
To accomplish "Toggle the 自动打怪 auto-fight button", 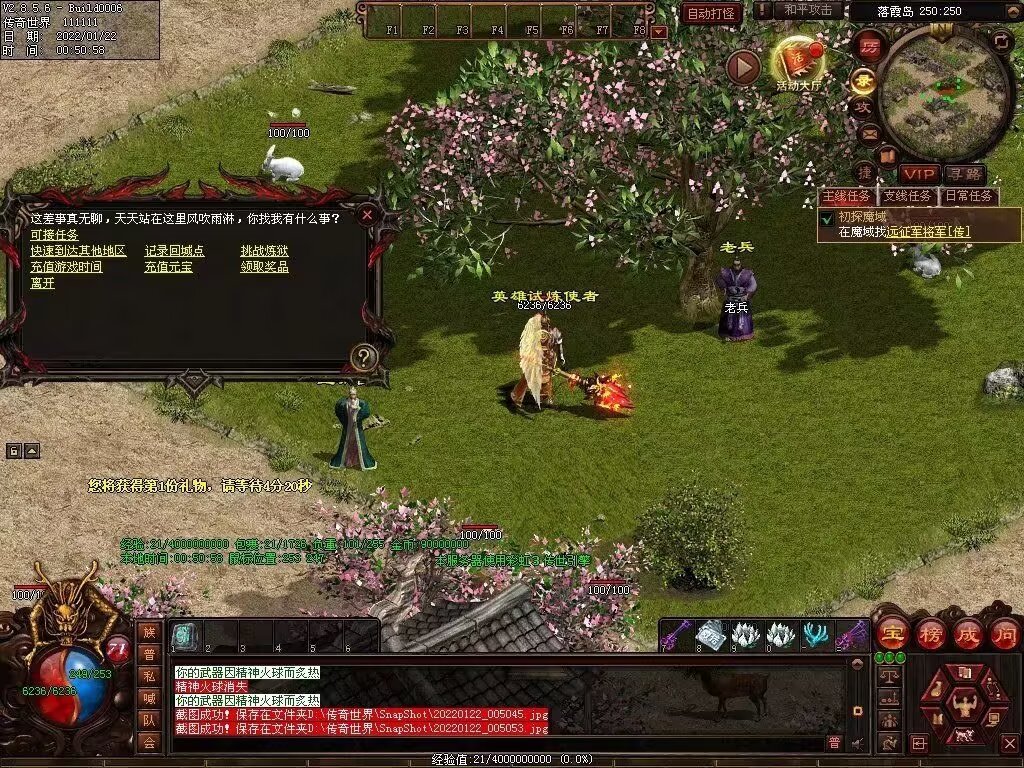I will click(x=712, y=13).
